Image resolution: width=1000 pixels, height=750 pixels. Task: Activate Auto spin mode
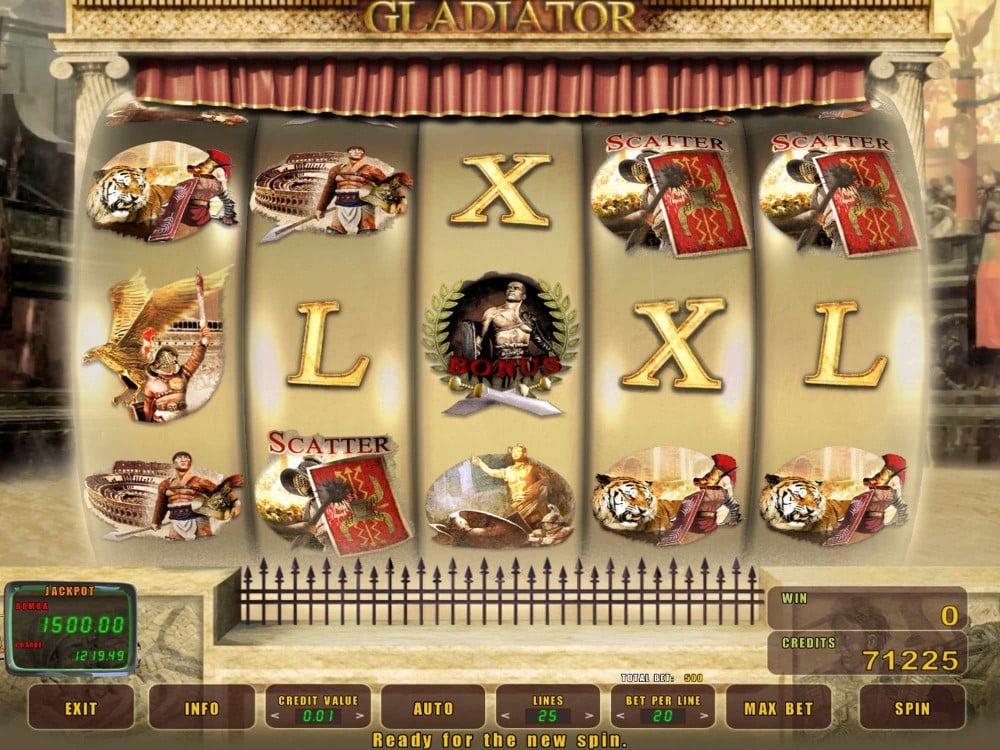(x=433, y=708)
